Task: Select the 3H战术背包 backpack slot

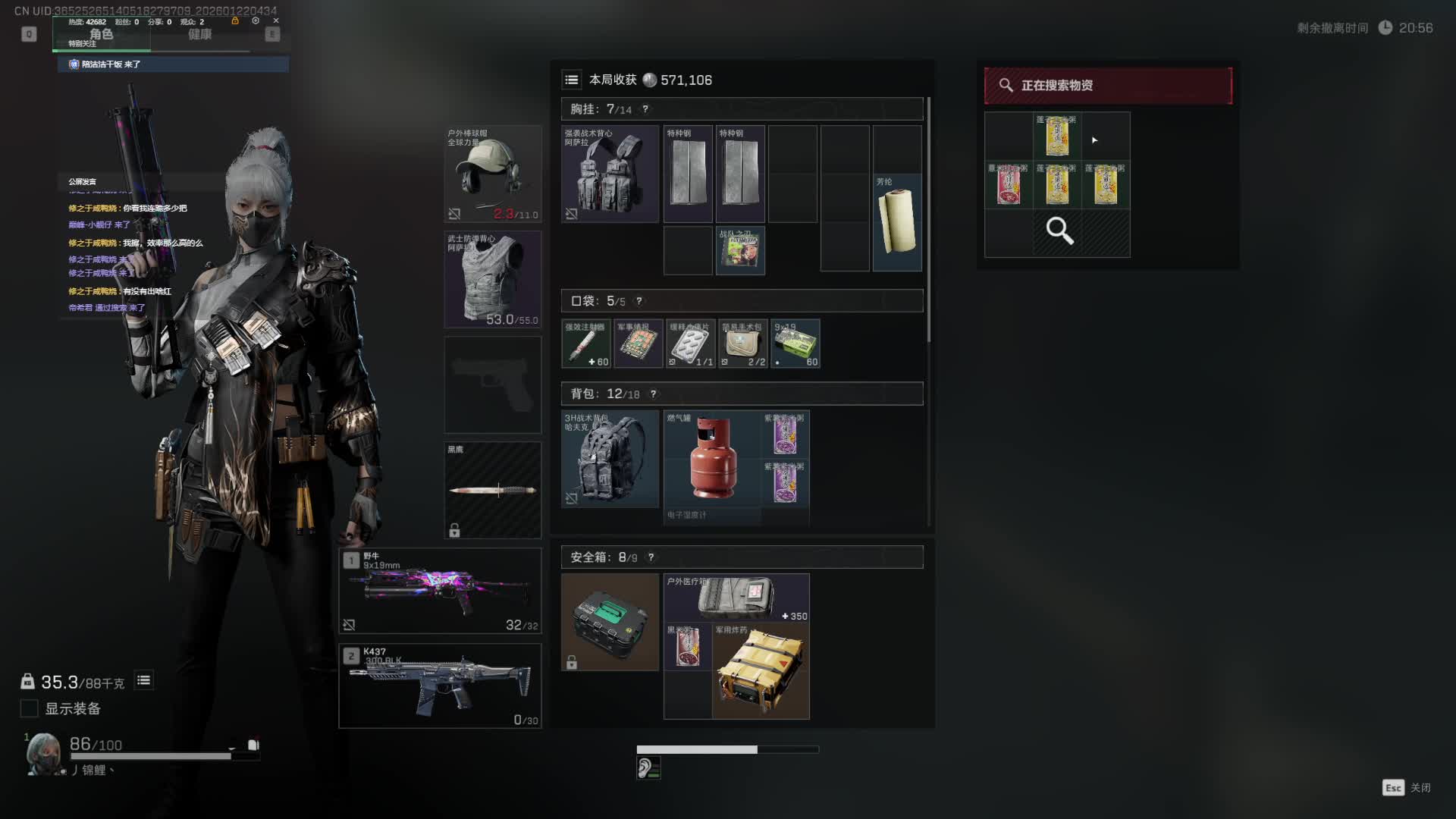Action: (x=610, y=459)
